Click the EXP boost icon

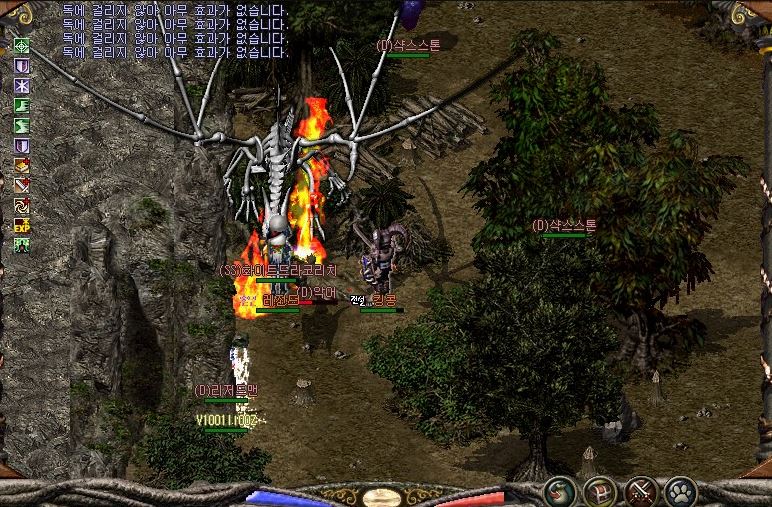(x=21, y=227)
